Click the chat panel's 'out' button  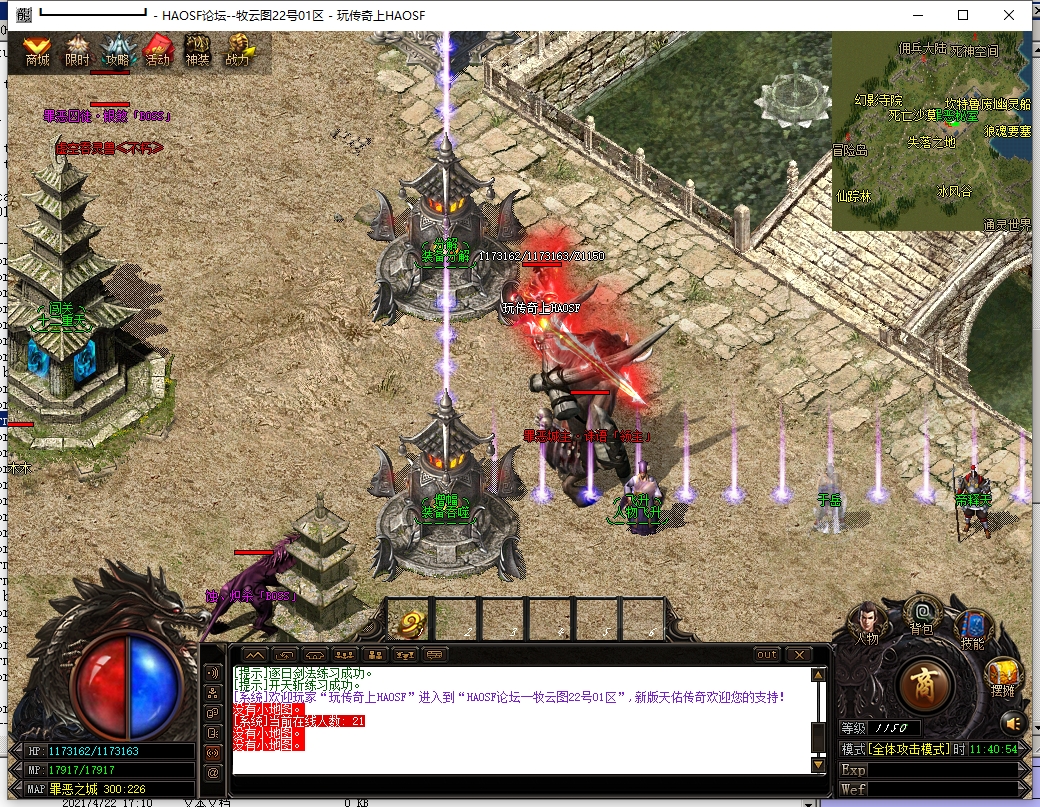[x=766, y=655]
